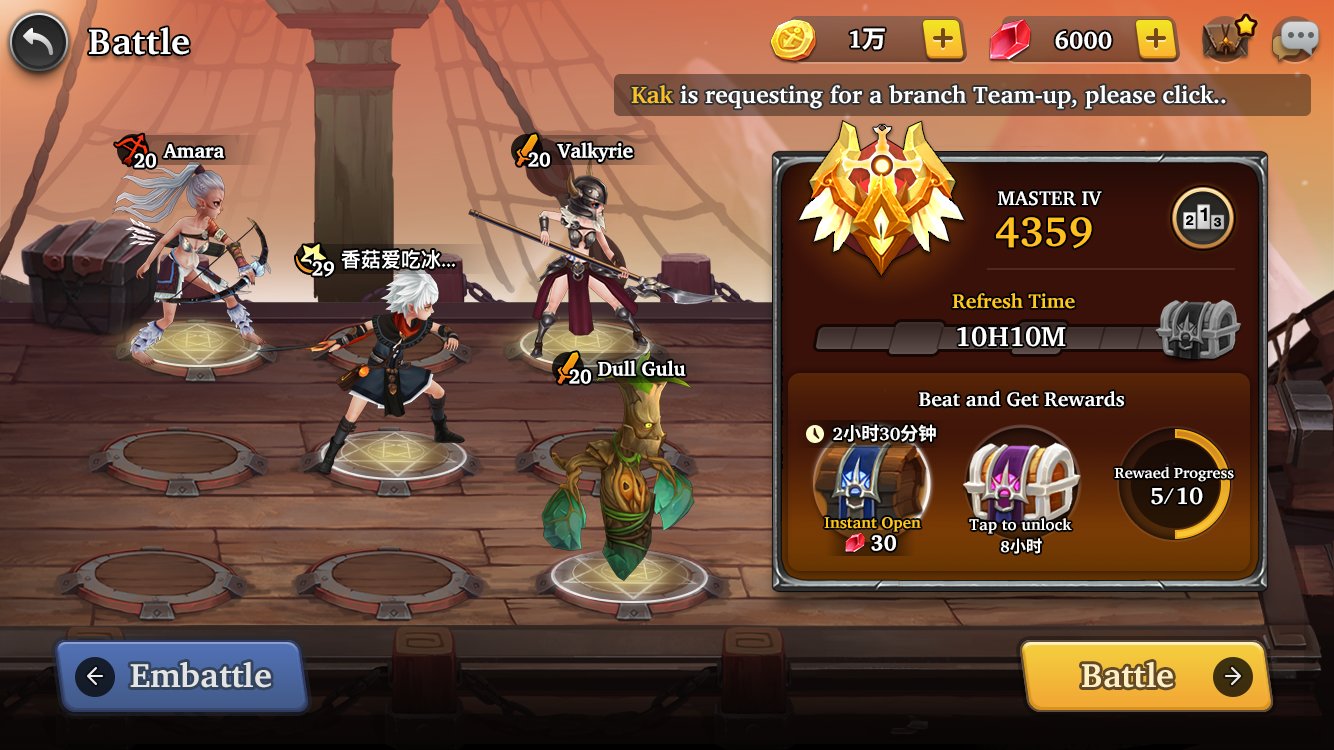View the ranking leaderboard podium icon
This screenshot has height=750, width=1334.
click(x=1202, y=218)
